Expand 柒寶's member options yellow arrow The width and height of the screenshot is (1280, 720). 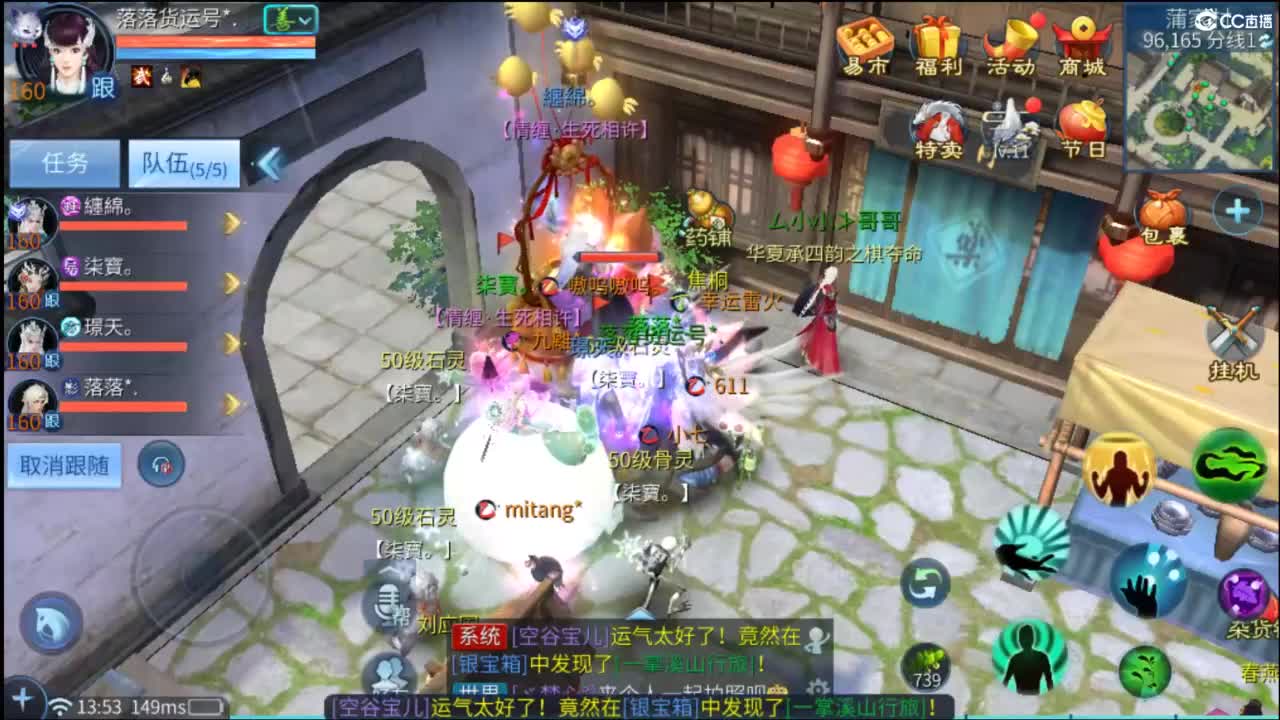[232, 281]
